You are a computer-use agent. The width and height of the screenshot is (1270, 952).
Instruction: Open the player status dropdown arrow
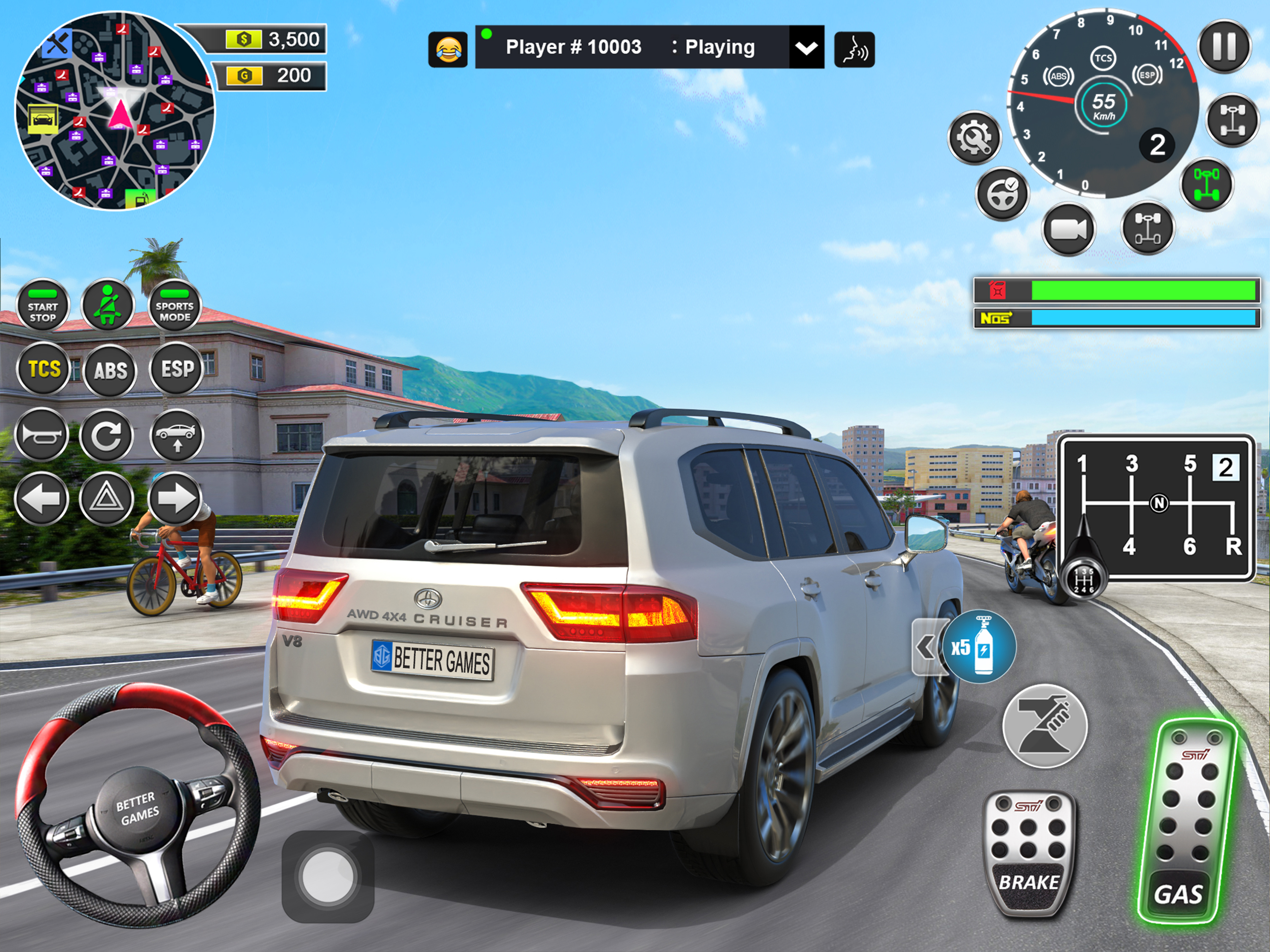pos(806,48)
